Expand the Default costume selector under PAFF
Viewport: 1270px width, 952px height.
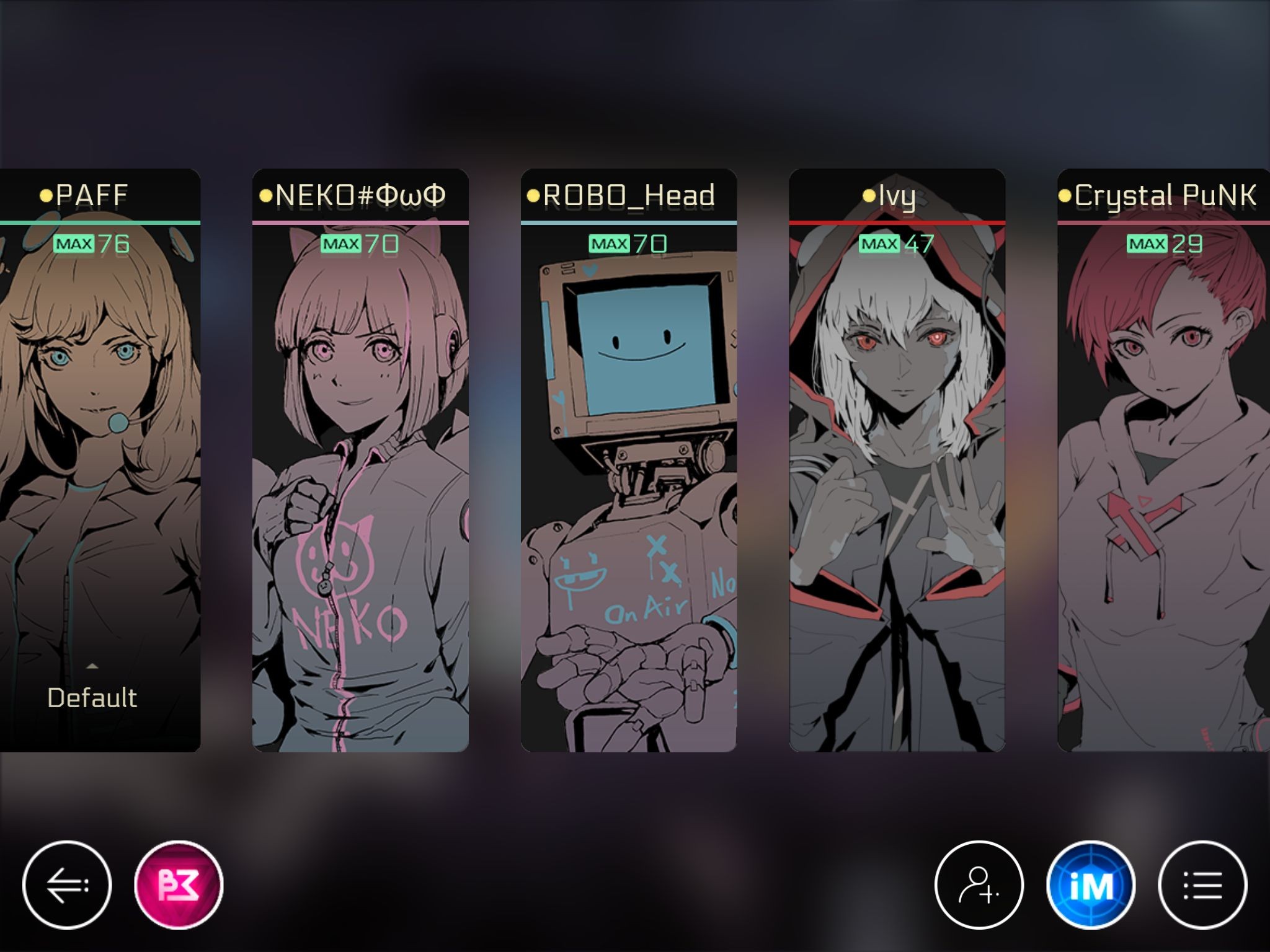[x=93, y=697]
